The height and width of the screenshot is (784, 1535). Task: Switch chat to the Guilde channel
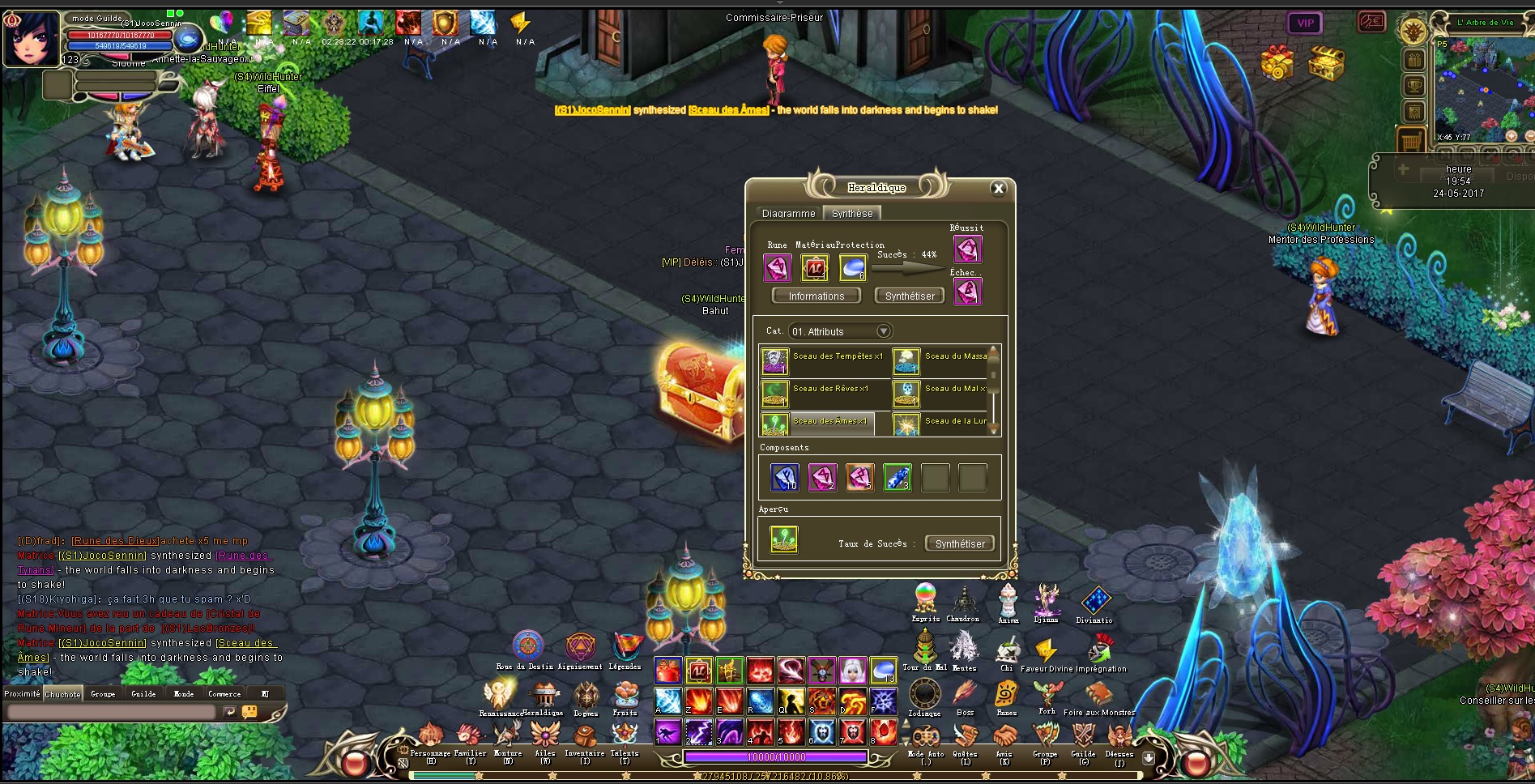coord(143,694)
